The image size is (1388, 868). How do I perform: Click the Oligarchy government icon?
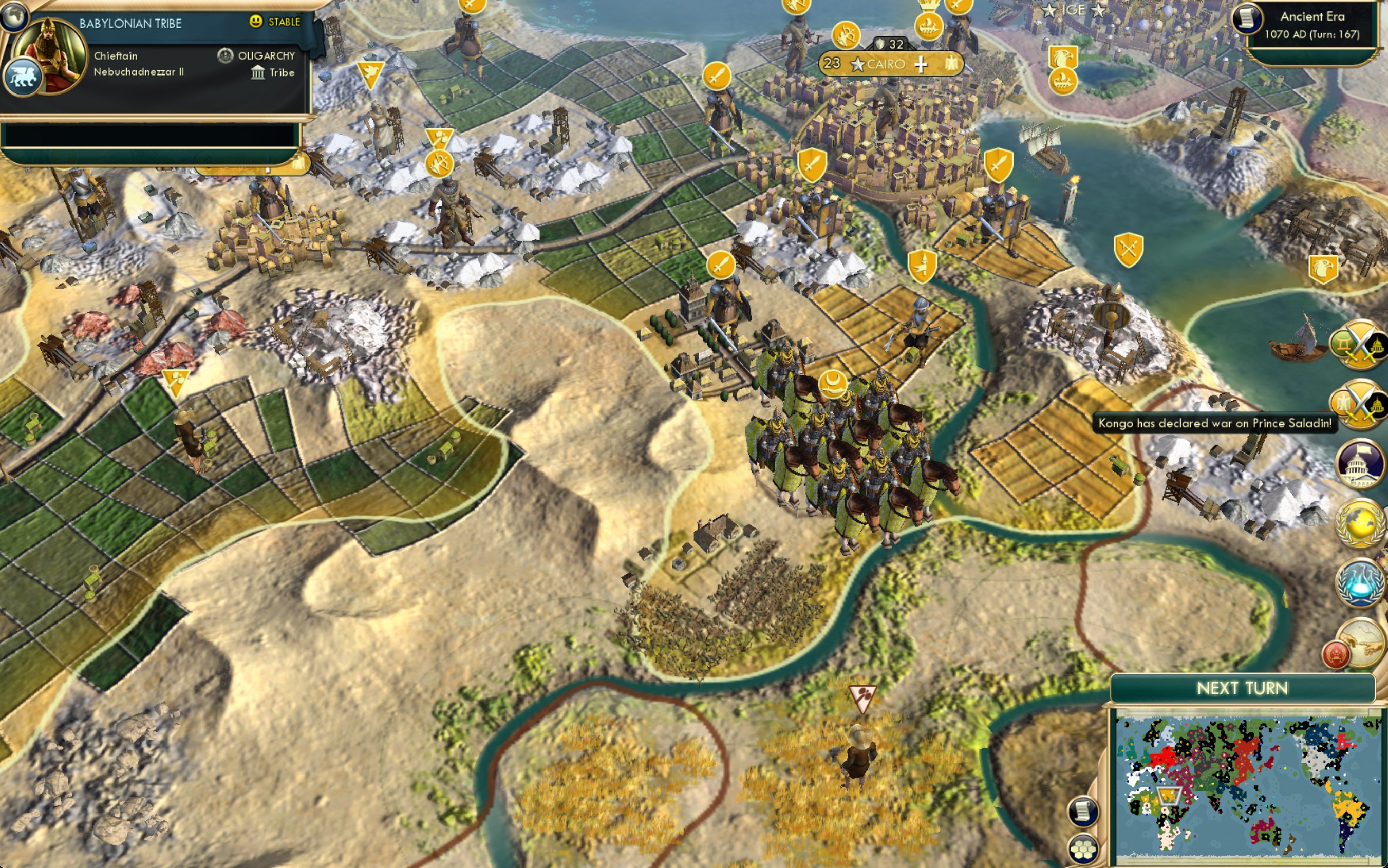tap(226, 55)
